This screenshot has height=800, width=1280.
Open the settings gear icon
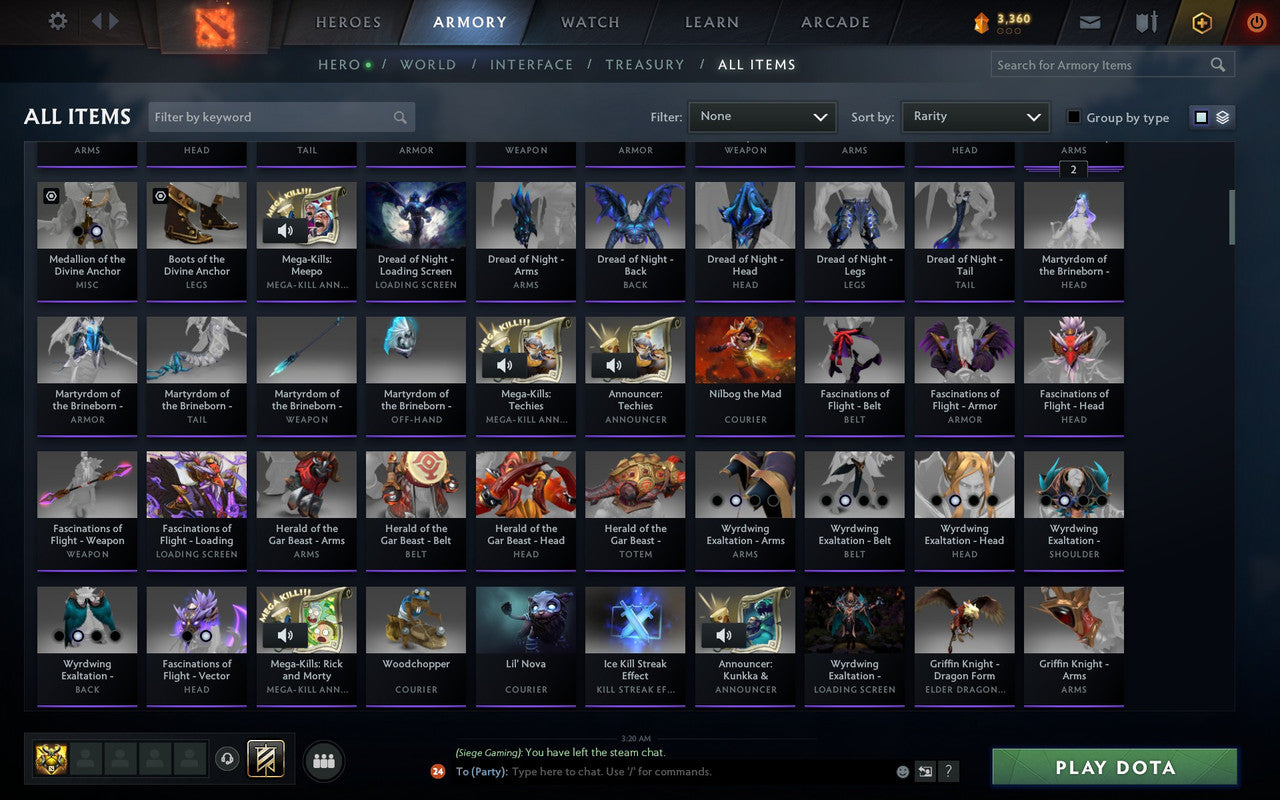point(56,21)
